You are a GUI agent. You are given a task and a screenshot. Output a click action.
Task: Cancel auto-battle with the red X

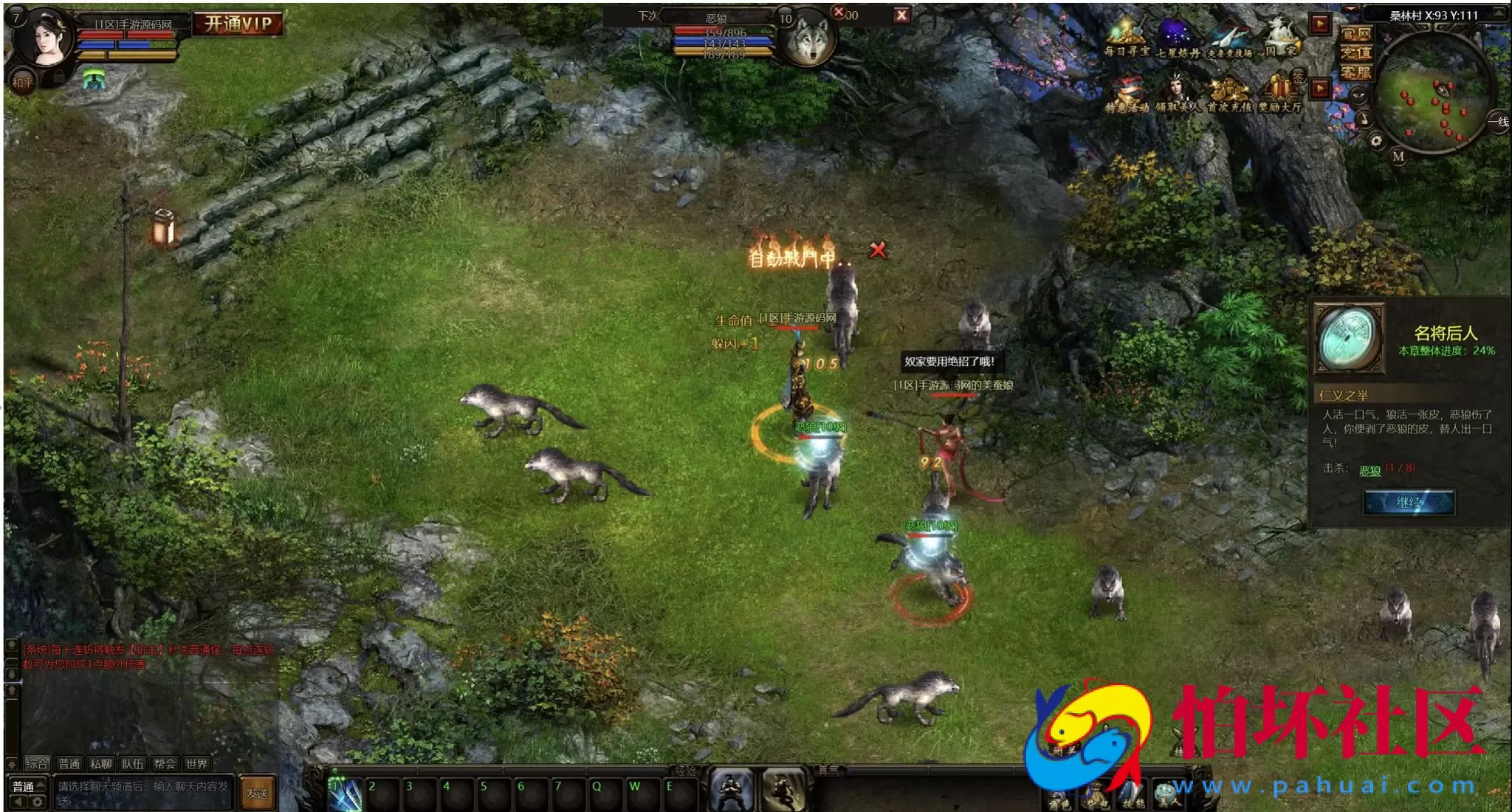click(x=878, y=250)
